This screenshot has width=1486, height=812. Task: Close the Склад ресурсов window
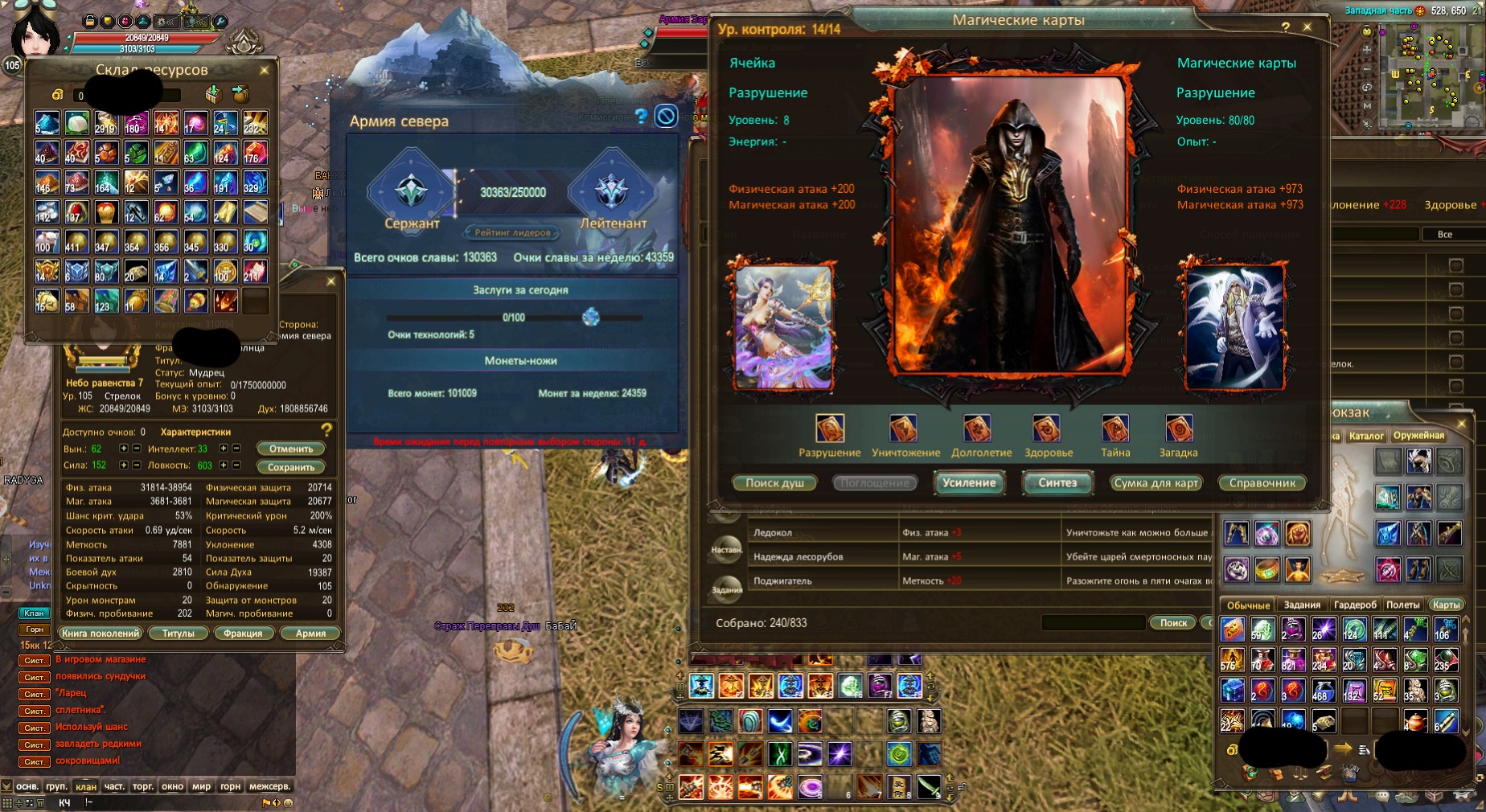pos(264,71)
